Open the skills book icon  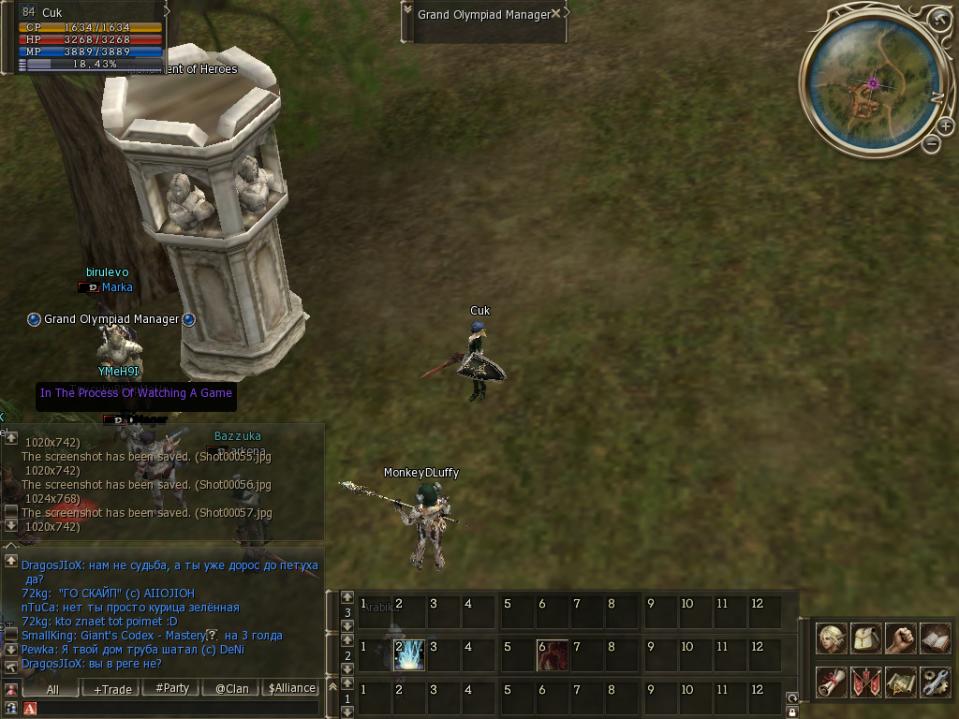[x=934, y=639]
